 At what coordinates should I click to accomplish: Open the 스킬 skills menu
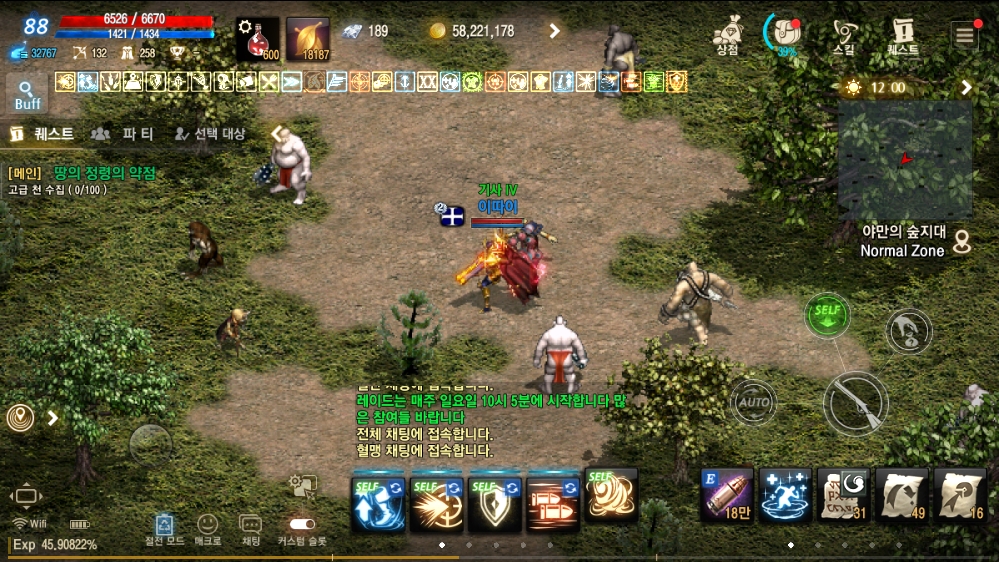point(844,34)
